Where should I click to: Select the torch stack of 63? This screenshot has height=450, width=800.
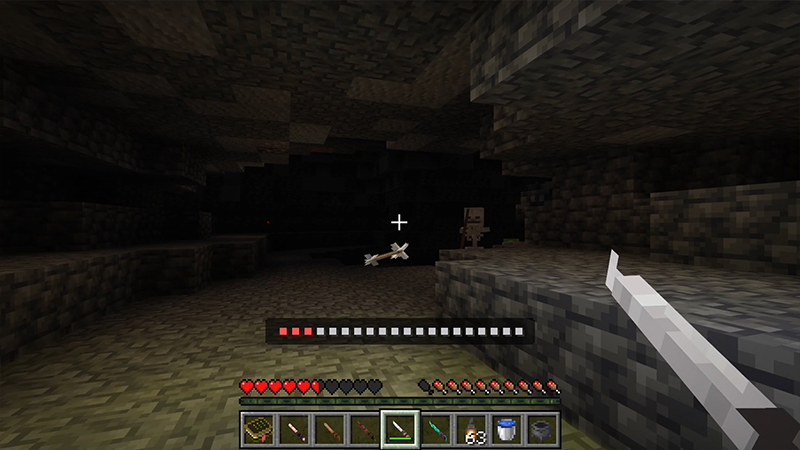(x=471, y=430)
